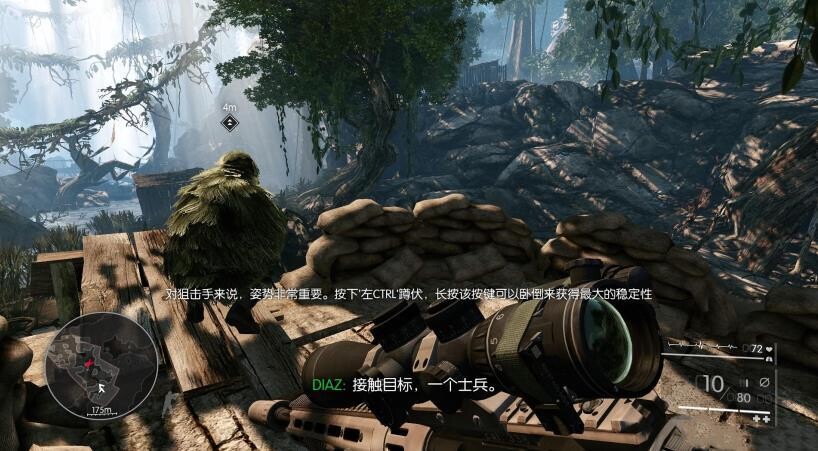Click the diamond waypoint marker labeled 4m
The image size is (818, 451).
(x=229, y=123)
